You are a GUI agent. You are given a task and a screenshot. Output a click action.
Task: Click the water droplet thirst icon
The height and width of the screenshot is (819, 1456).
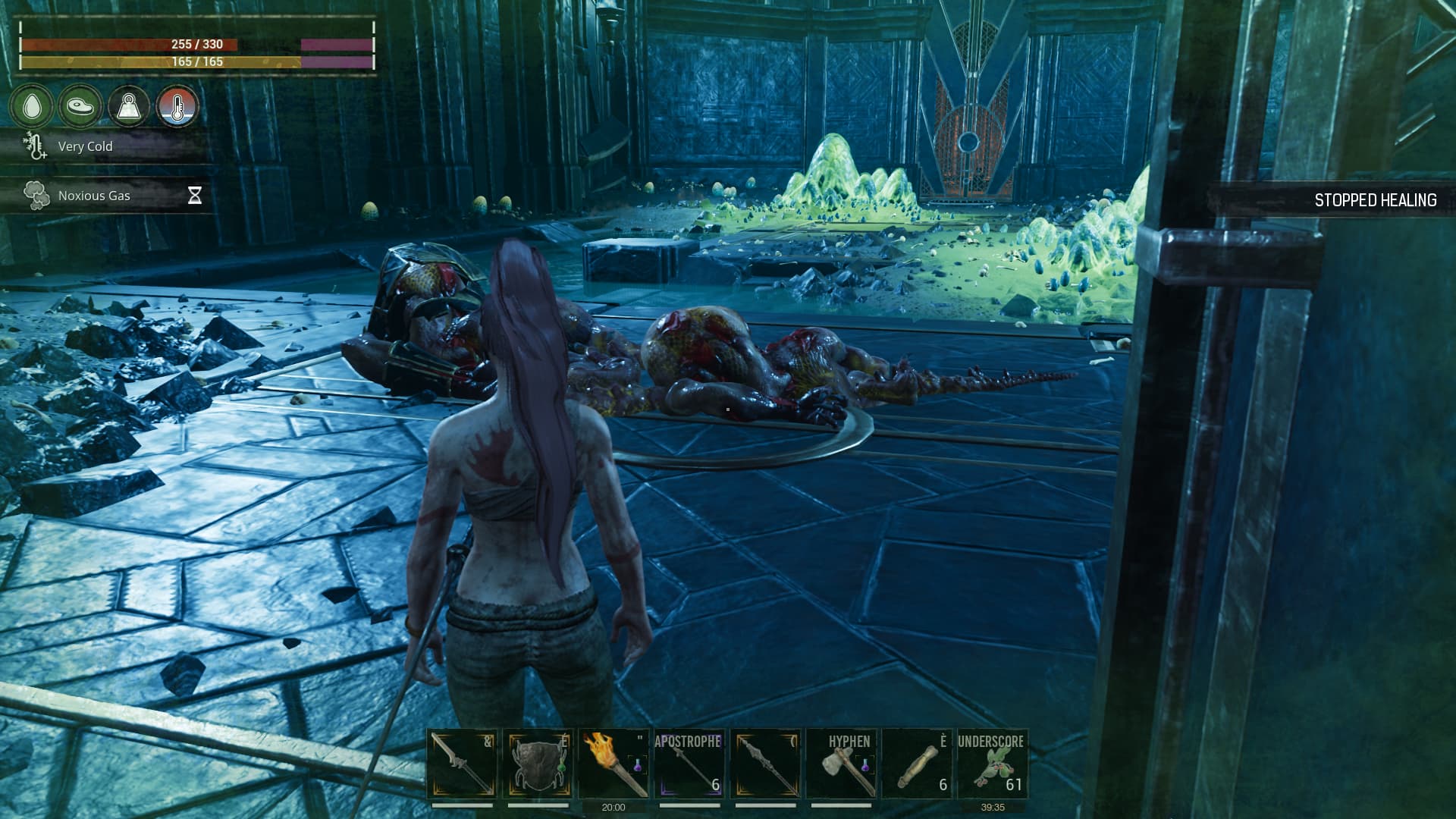coord(32,105)
